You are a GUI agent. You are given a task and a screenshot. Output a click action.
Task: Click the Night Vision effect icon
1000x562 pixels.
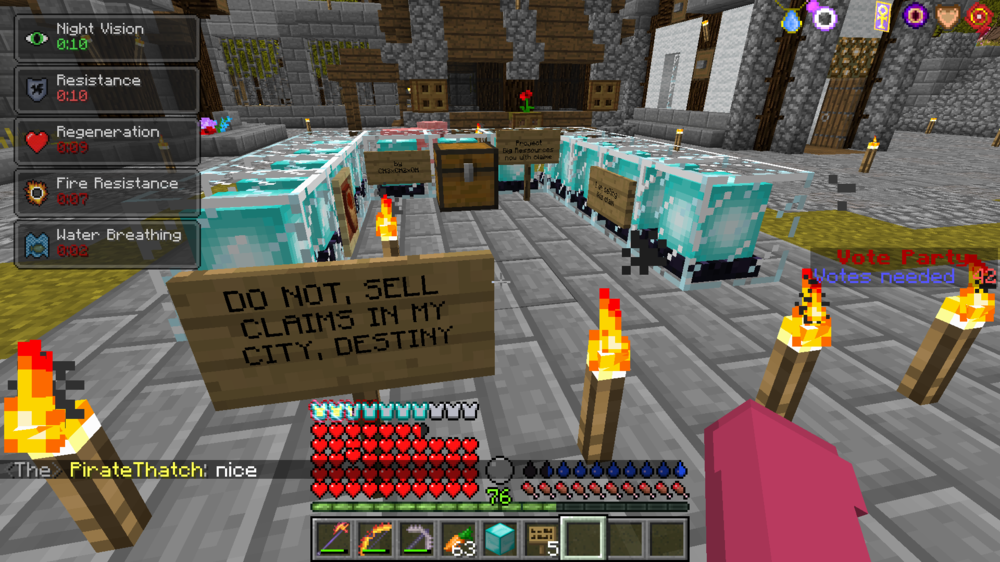[37, 38]
